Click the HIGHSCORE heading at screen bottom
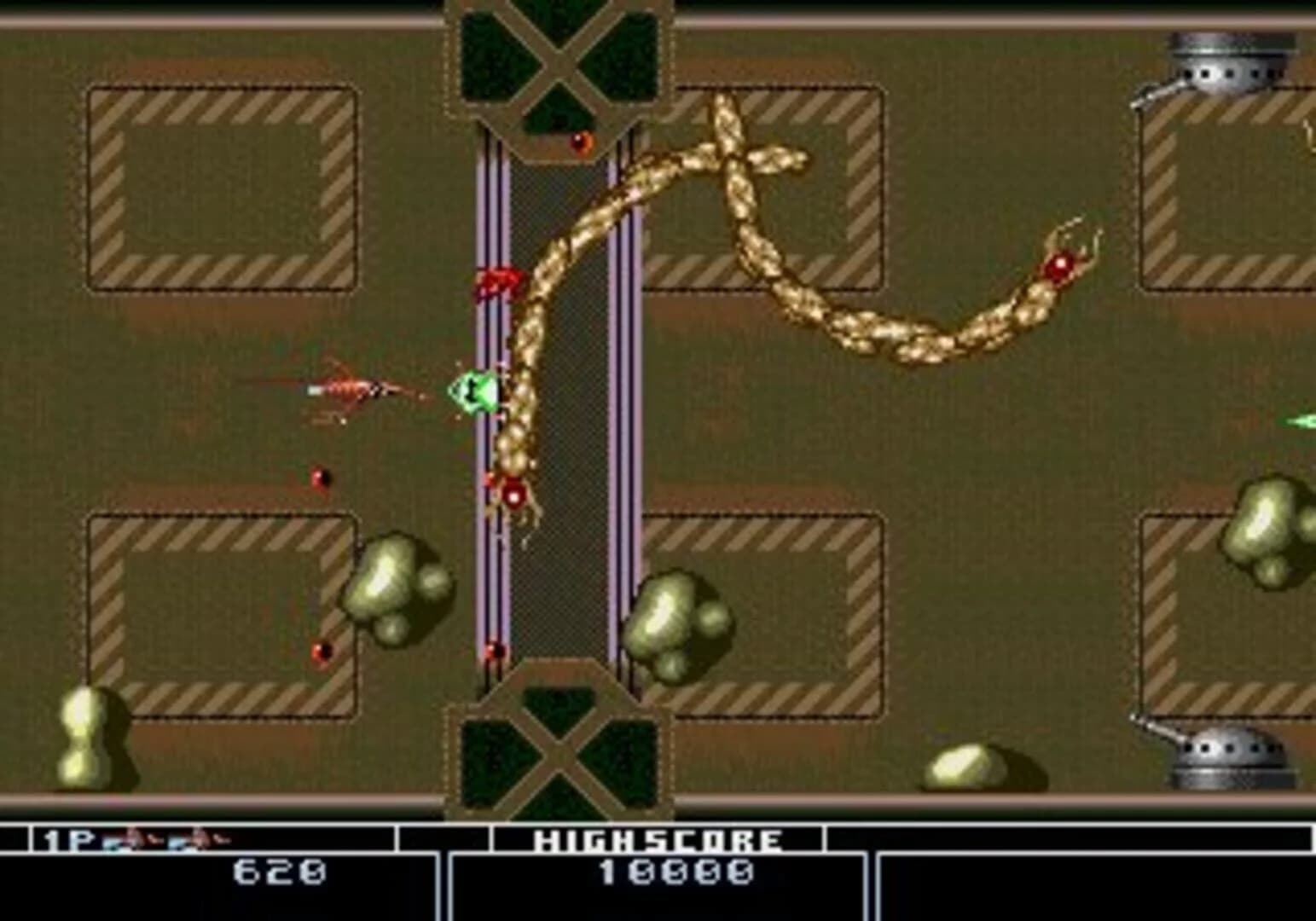Image resolution: width=1316 pixels, height=921 pixels. (657, 838)
